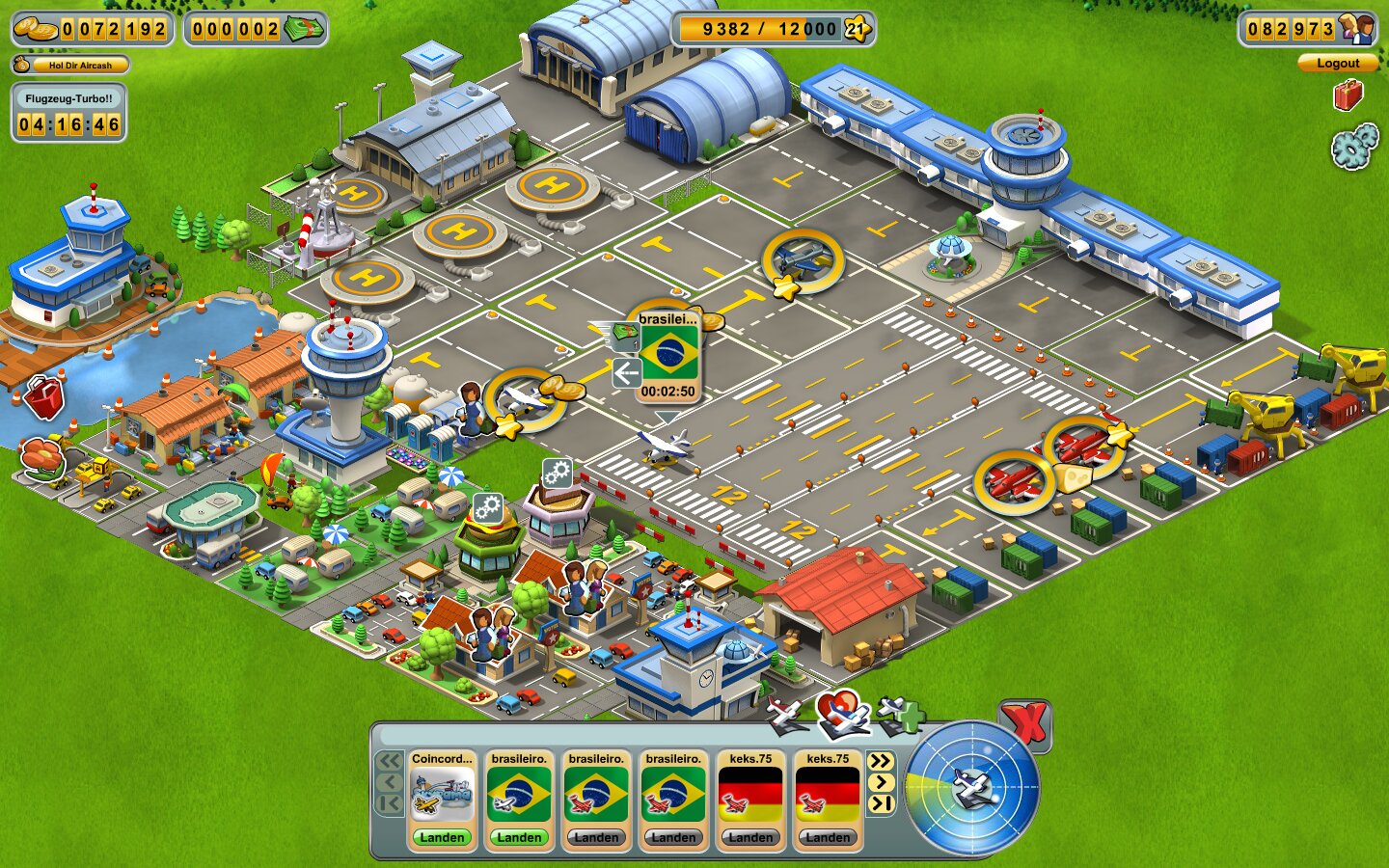Skip to the last page of the plane list

pos(880,803)
